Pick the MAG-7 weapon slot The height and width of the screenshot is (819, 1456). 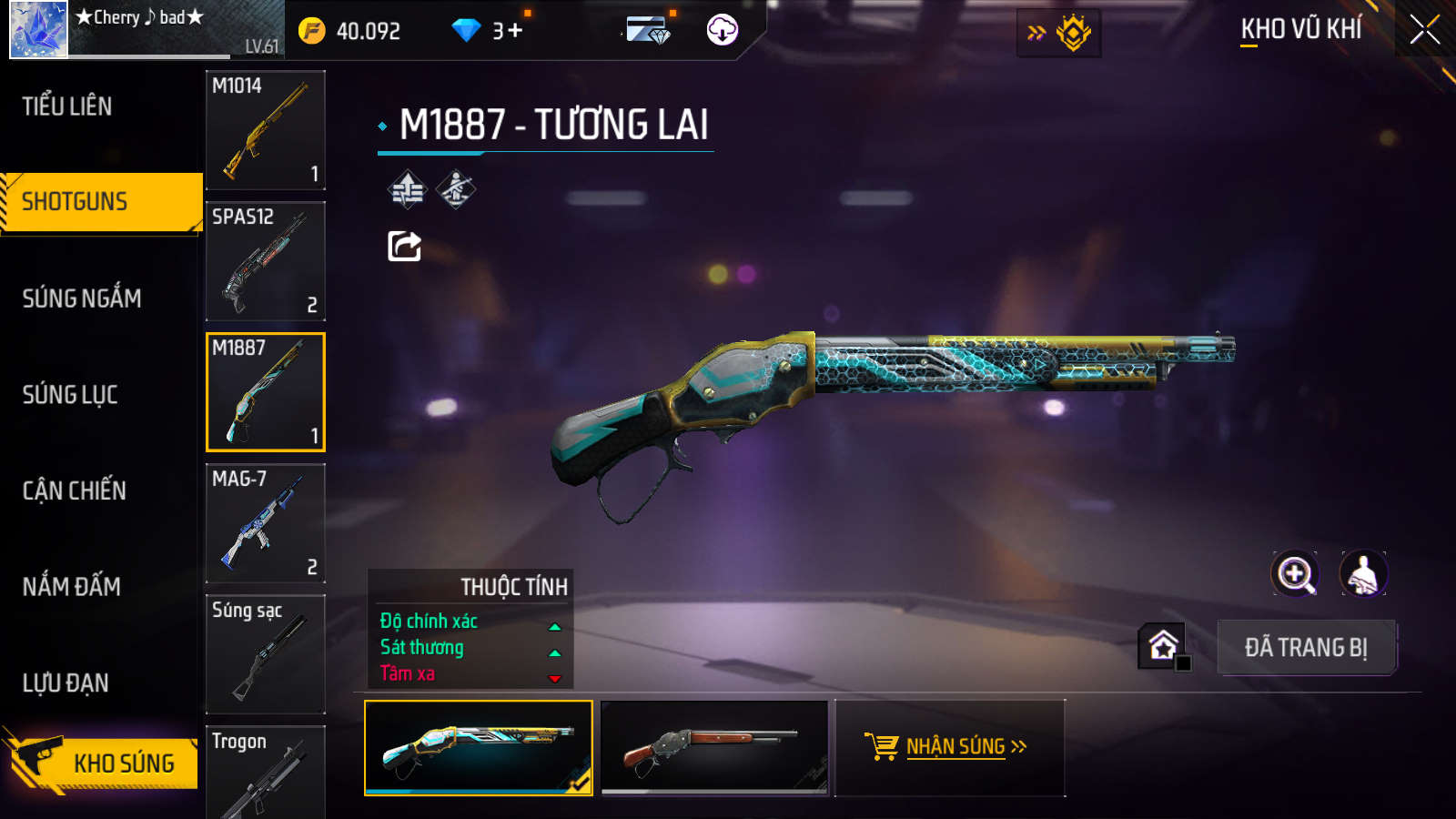coord(266,523)
